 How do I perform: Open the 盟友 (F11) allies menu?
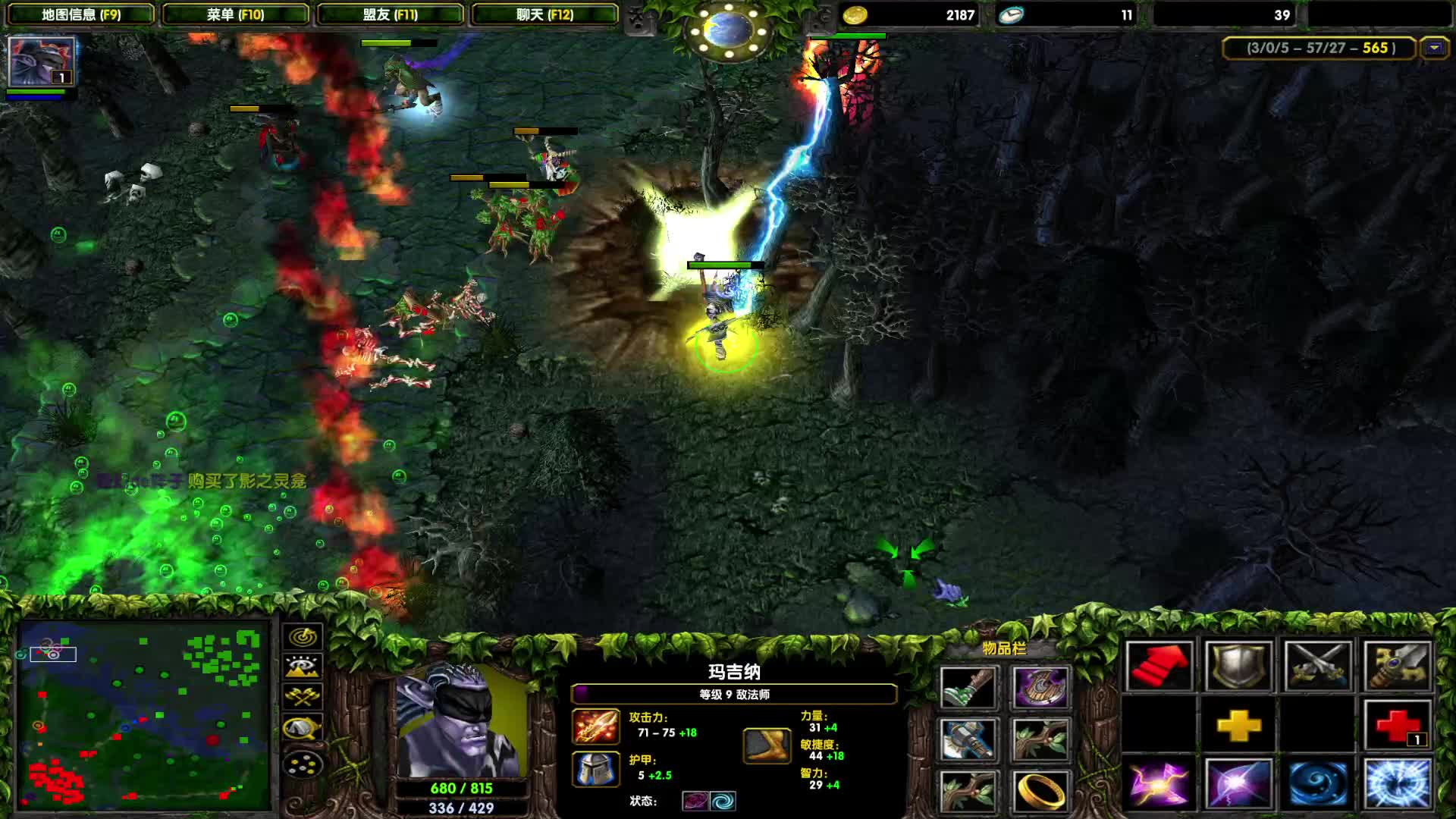pos(390,14)
